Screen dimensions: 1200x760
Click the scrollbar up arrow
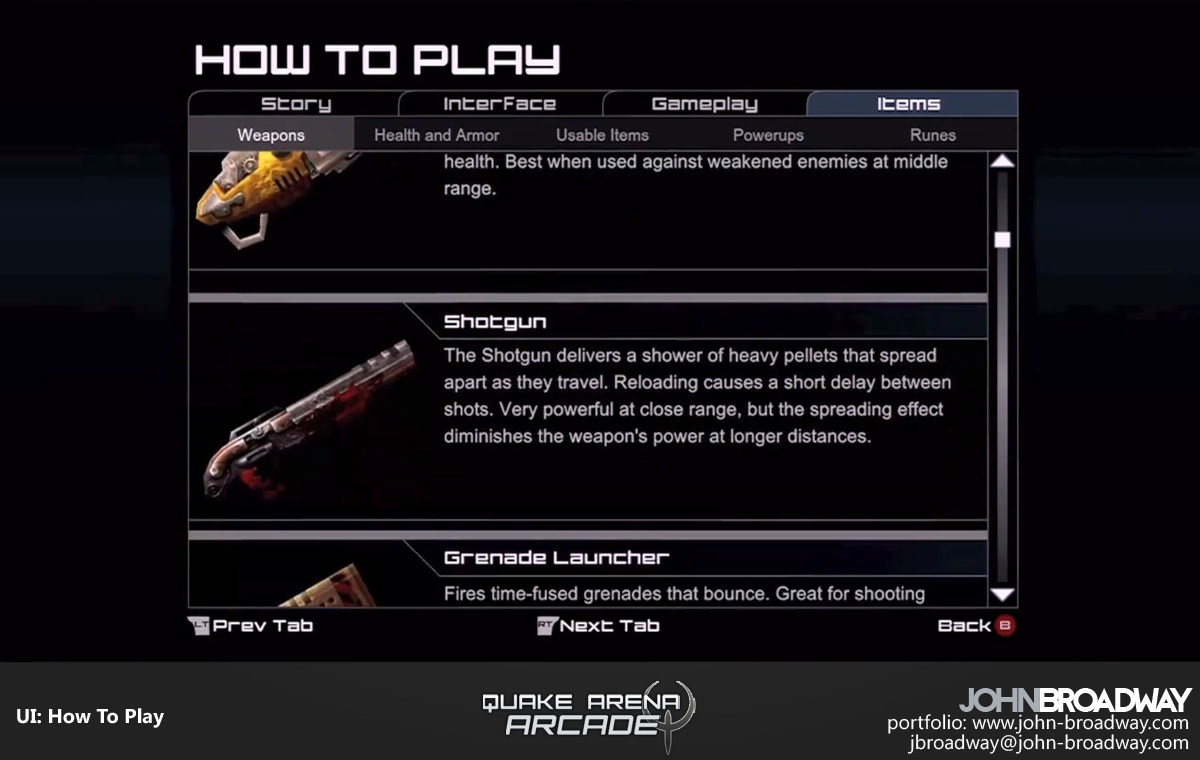pos(1002,161)
